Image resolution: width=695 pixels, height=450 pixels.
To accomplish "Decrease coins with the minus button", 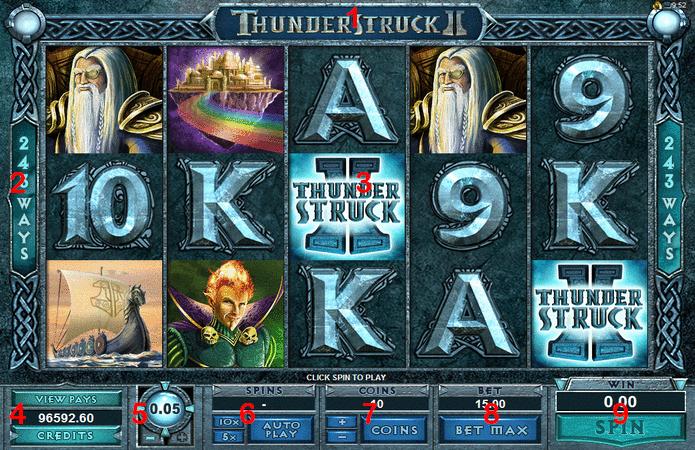I will (x=340, y=436).
